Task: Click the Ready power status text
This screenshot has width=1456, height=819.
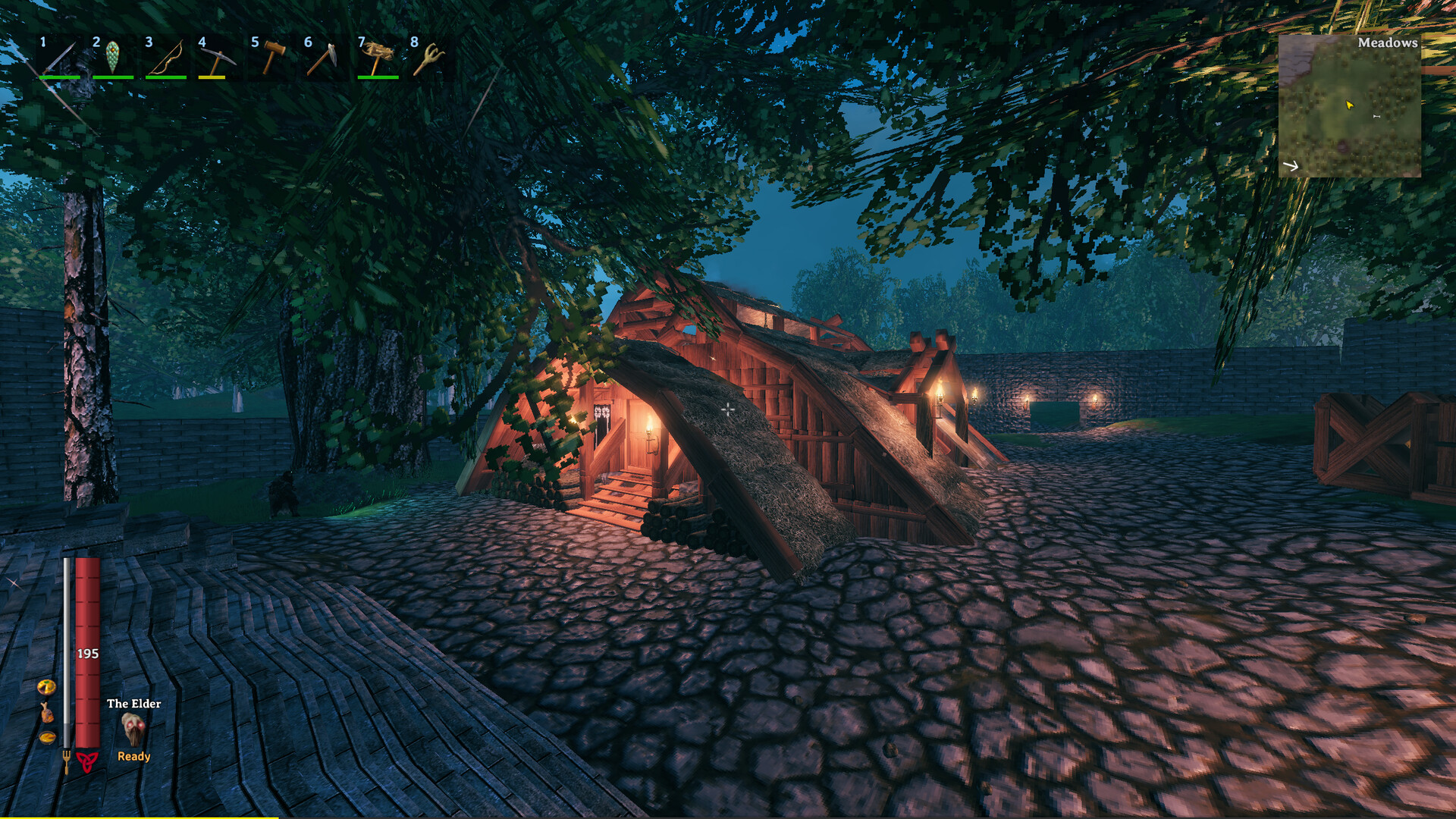Action: tap(134, 756)
